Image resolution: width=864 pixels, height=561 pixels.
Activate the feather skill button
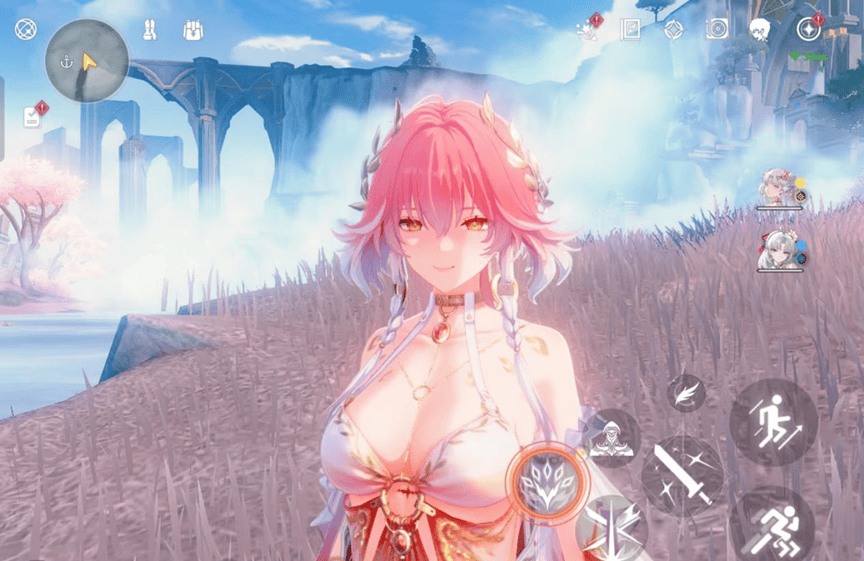tap(686, 392)
